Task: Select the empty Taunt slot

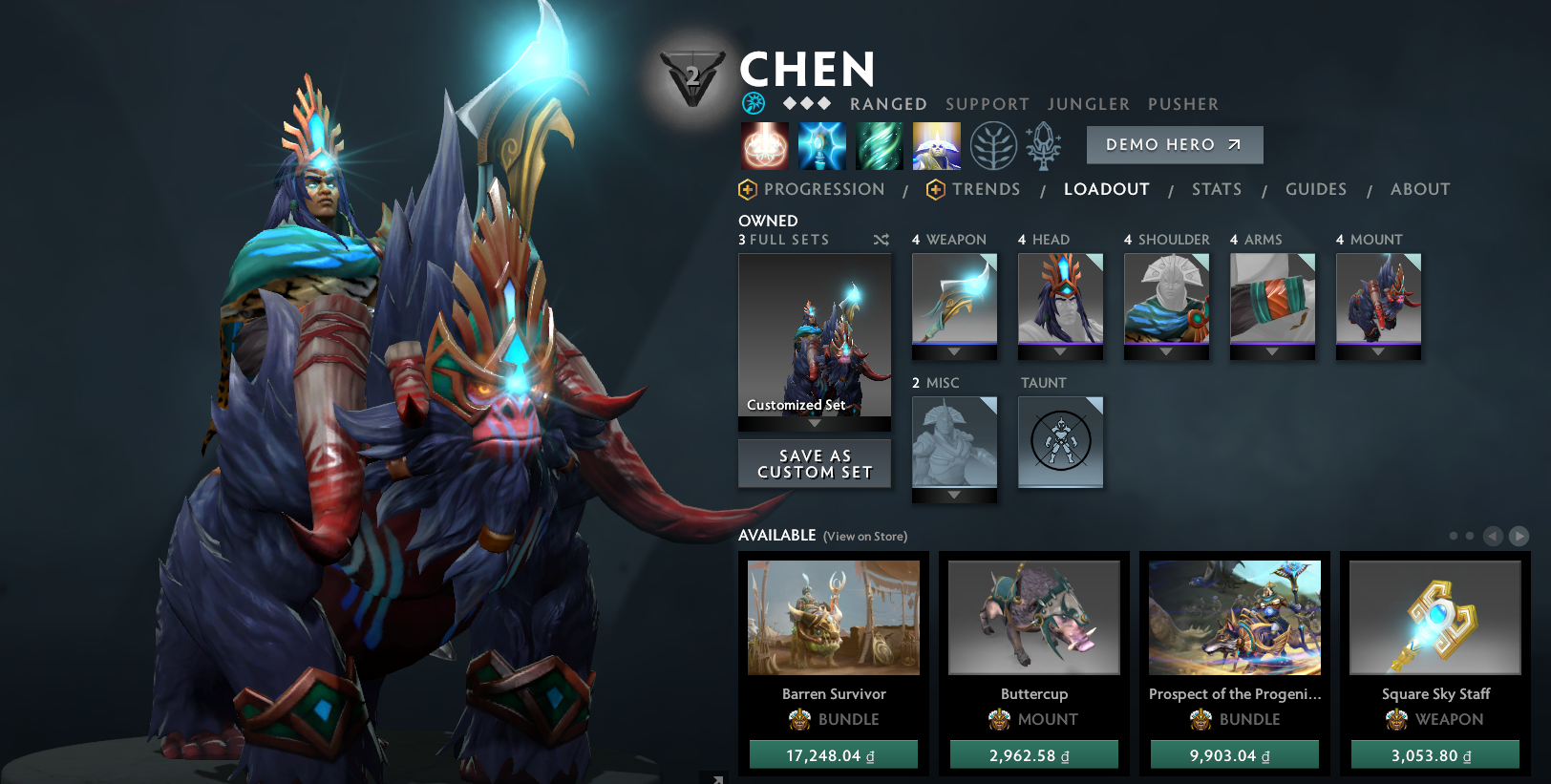Action: [1060, 442]
